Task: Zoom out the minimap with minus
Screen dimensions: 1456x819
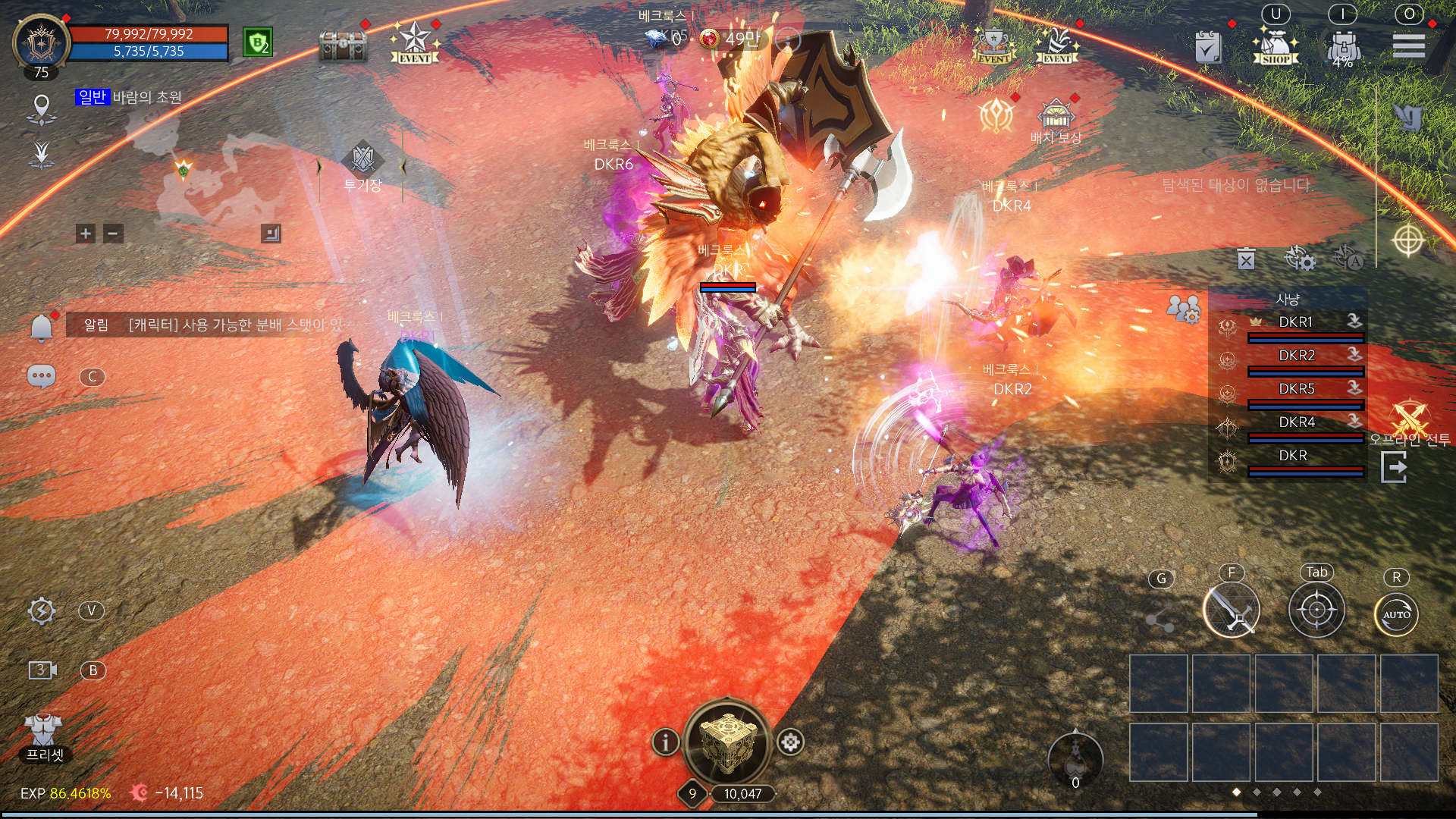Action: pyautogui.click(x=113, y=234)
